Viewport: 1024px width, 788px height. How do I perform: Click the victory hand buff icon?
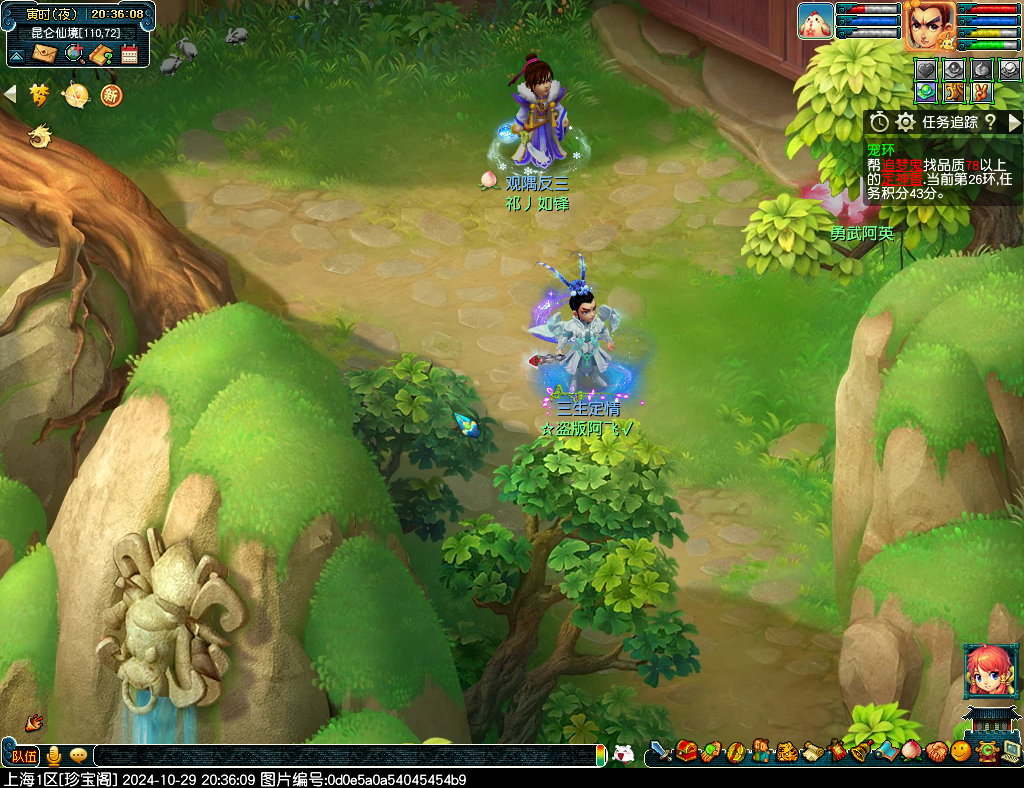coord(982,92)
